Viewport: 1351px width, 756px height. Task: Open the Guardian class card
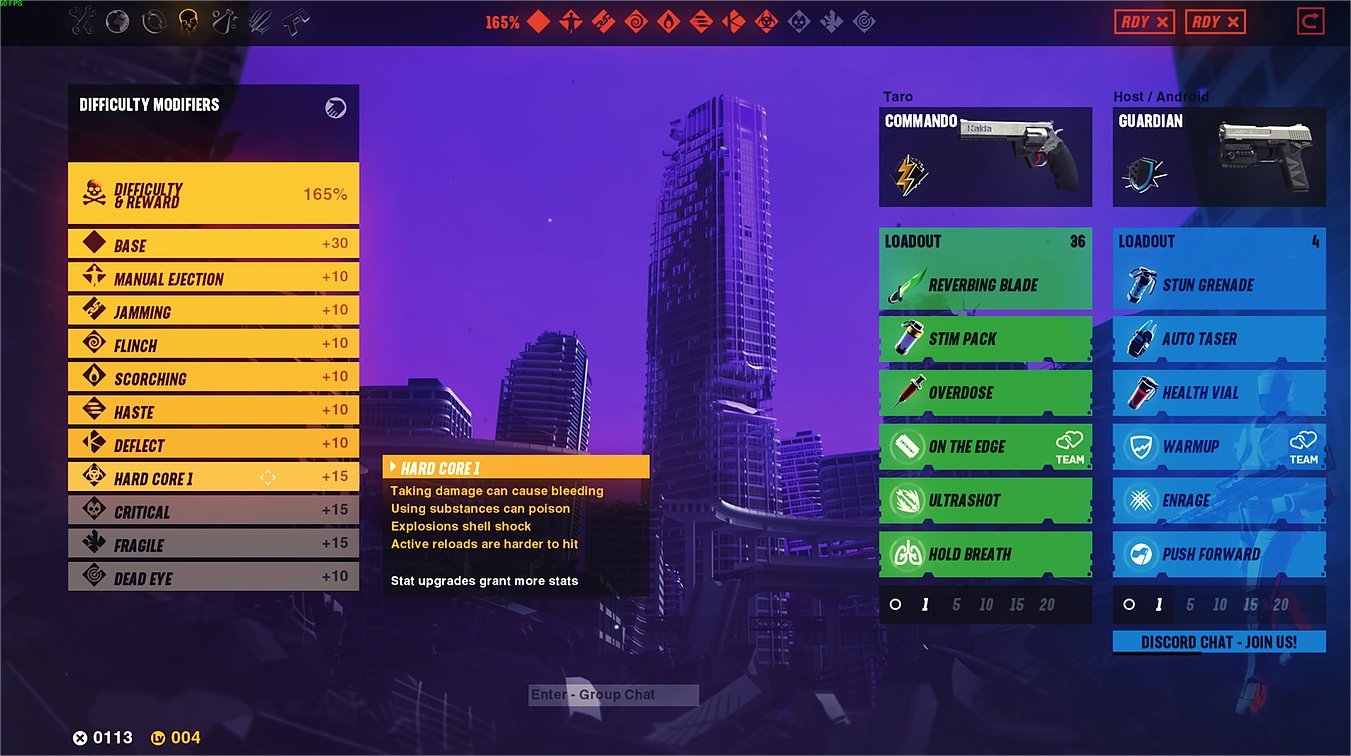pyautogui.click(x=1219, y=157)
